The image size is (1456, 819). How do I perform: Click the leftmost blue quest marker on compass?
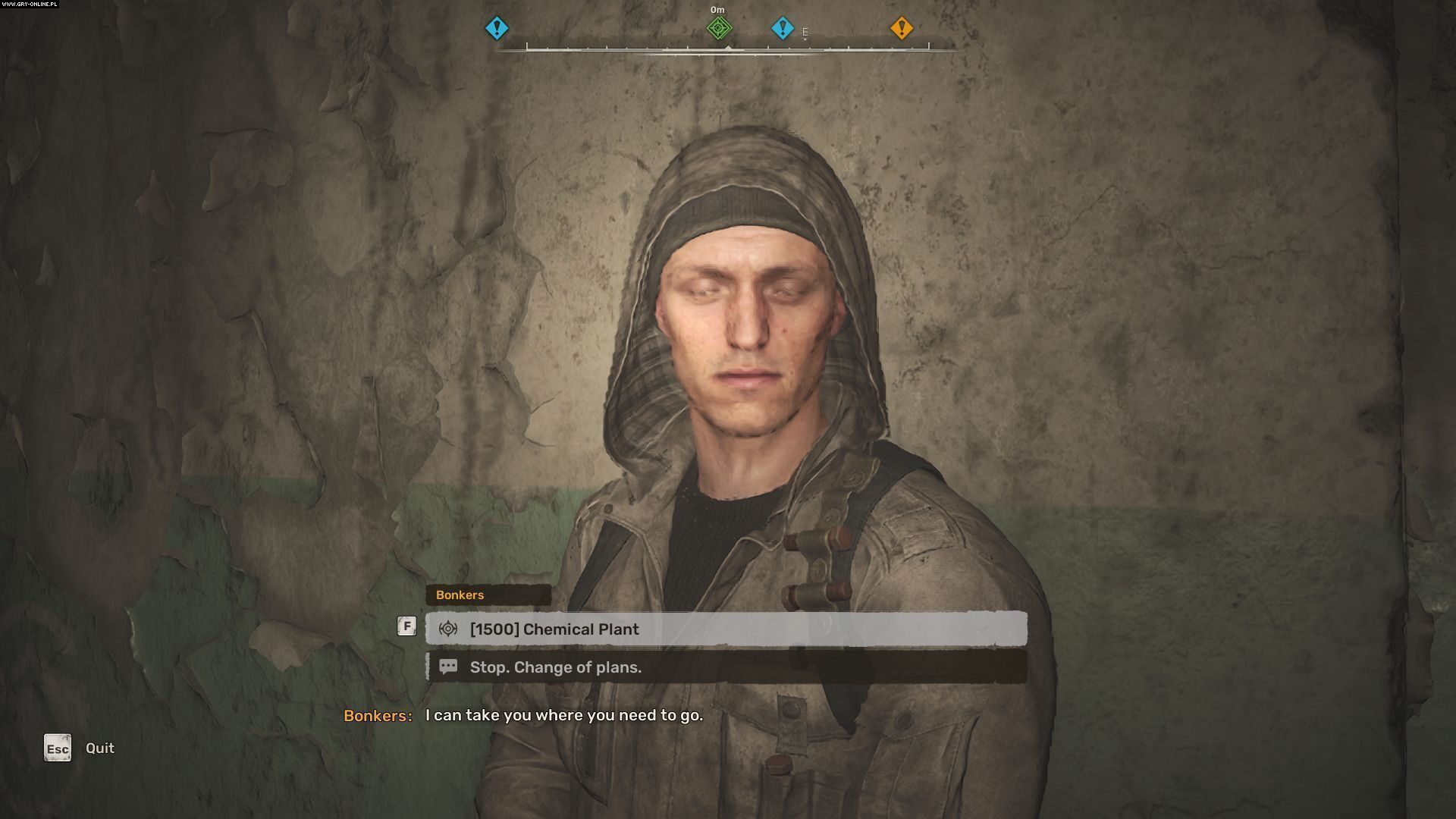point(497,28)
